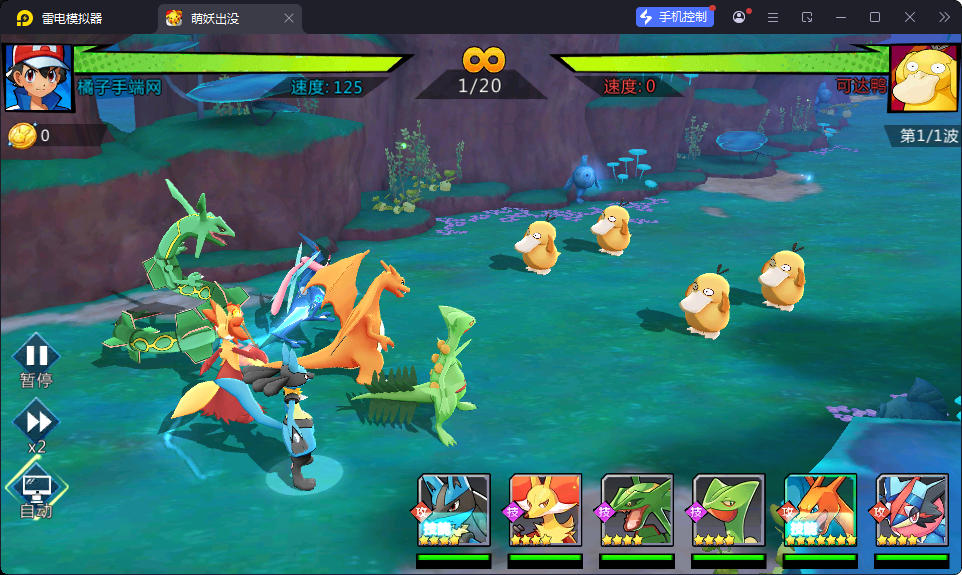962x575 pixels.
Task: Activate the Delphox skill card
Action: (545, 510)
